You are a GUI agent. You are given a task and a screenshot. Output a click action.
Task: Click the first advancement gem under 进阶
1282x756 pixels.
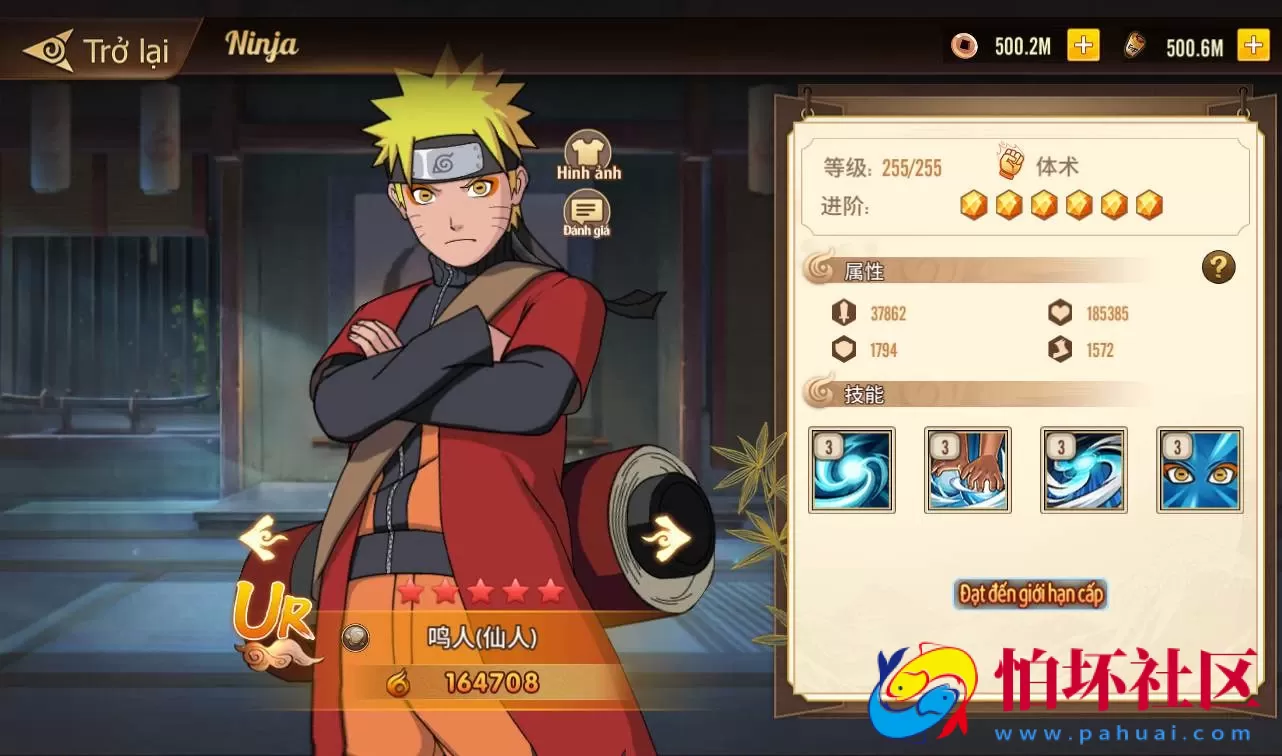click(974, 204)
